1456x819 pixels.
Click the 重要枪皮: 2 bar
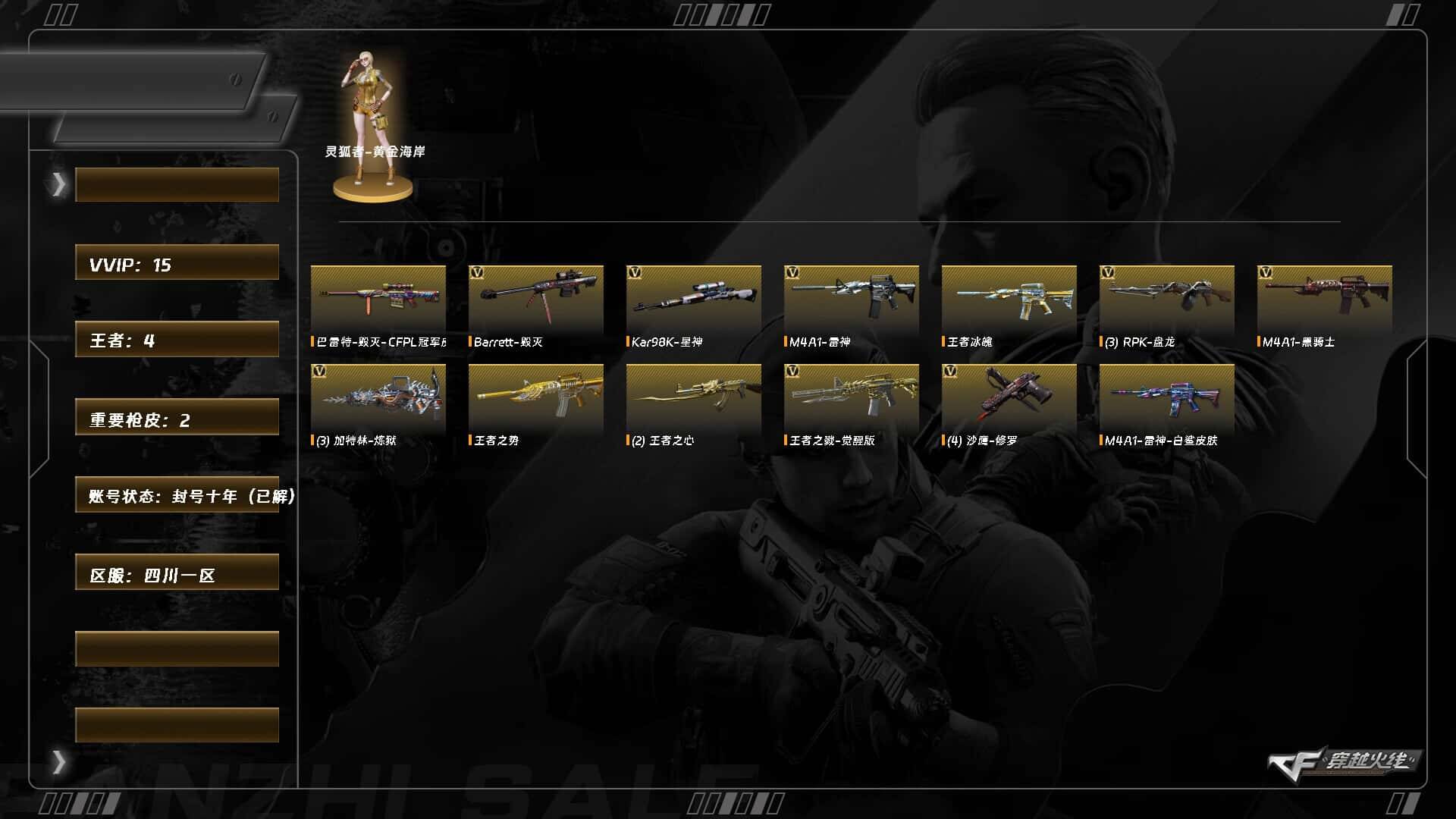(x=177, y=418)
